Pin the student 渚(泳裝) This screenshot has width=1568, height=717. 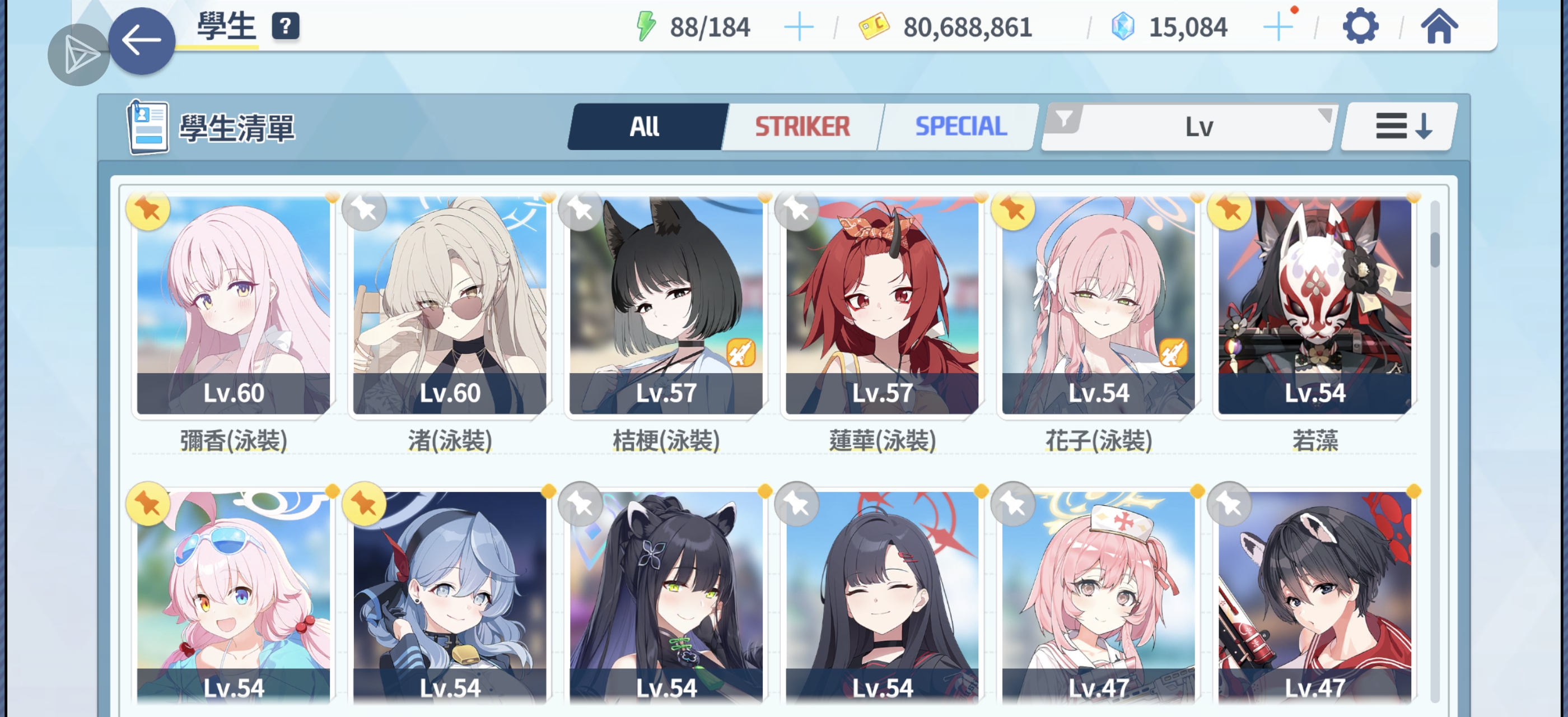point(364,209)
